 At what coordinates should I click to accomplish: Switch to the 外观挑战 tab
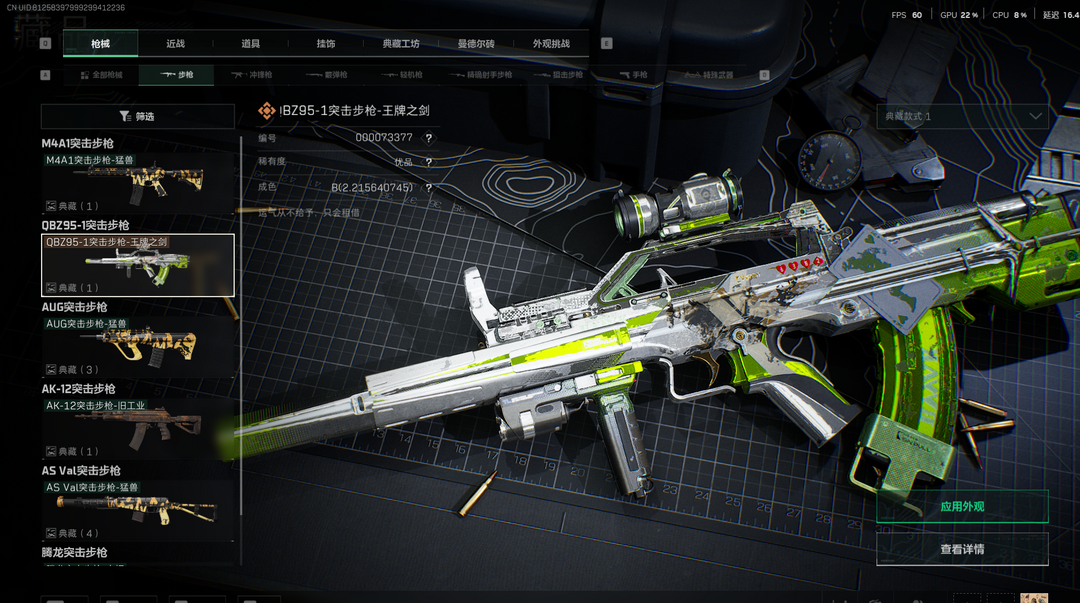point(551,44)
